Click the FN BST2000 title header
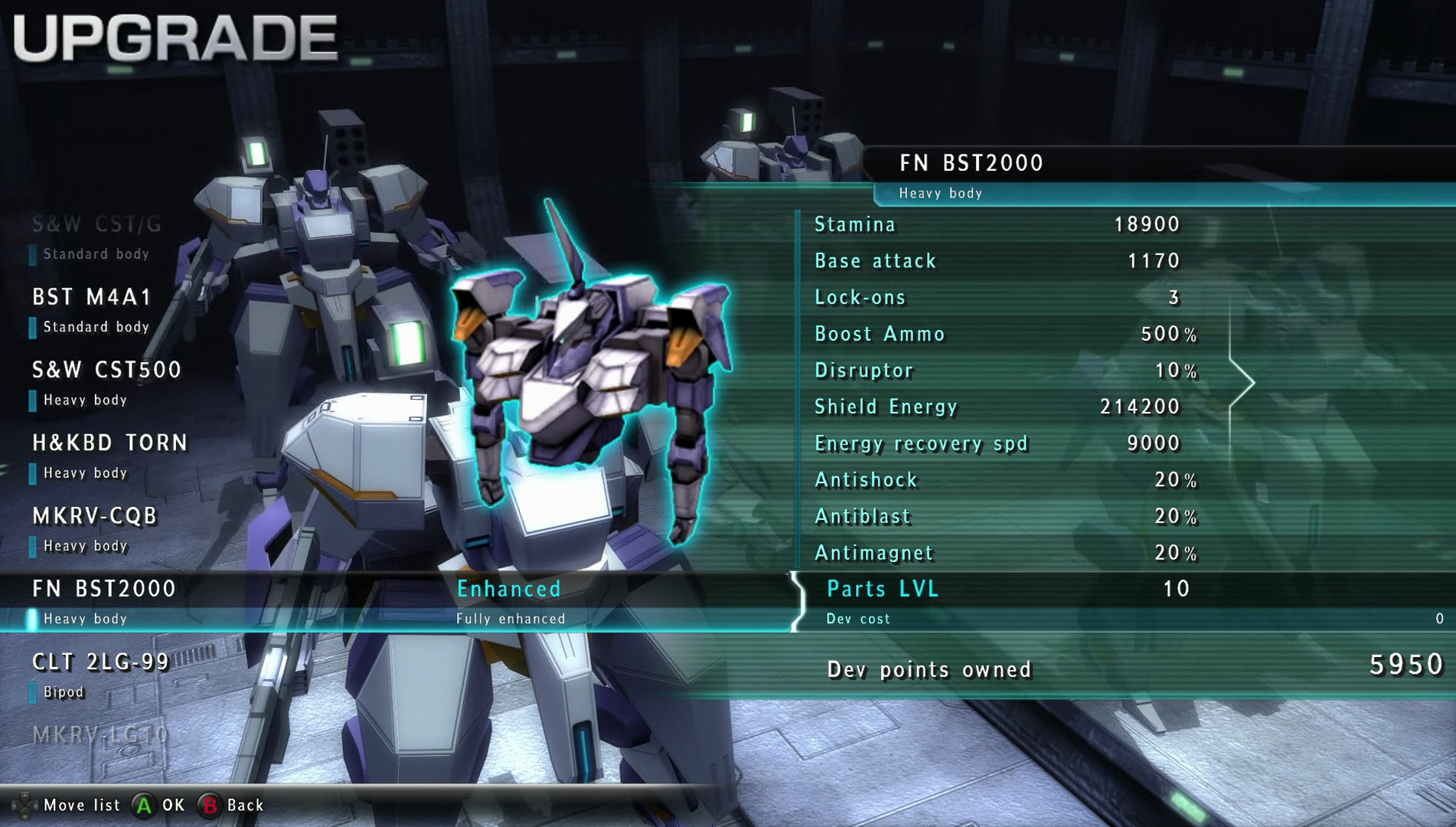The image size is (1456, 827). coord(971,162)
